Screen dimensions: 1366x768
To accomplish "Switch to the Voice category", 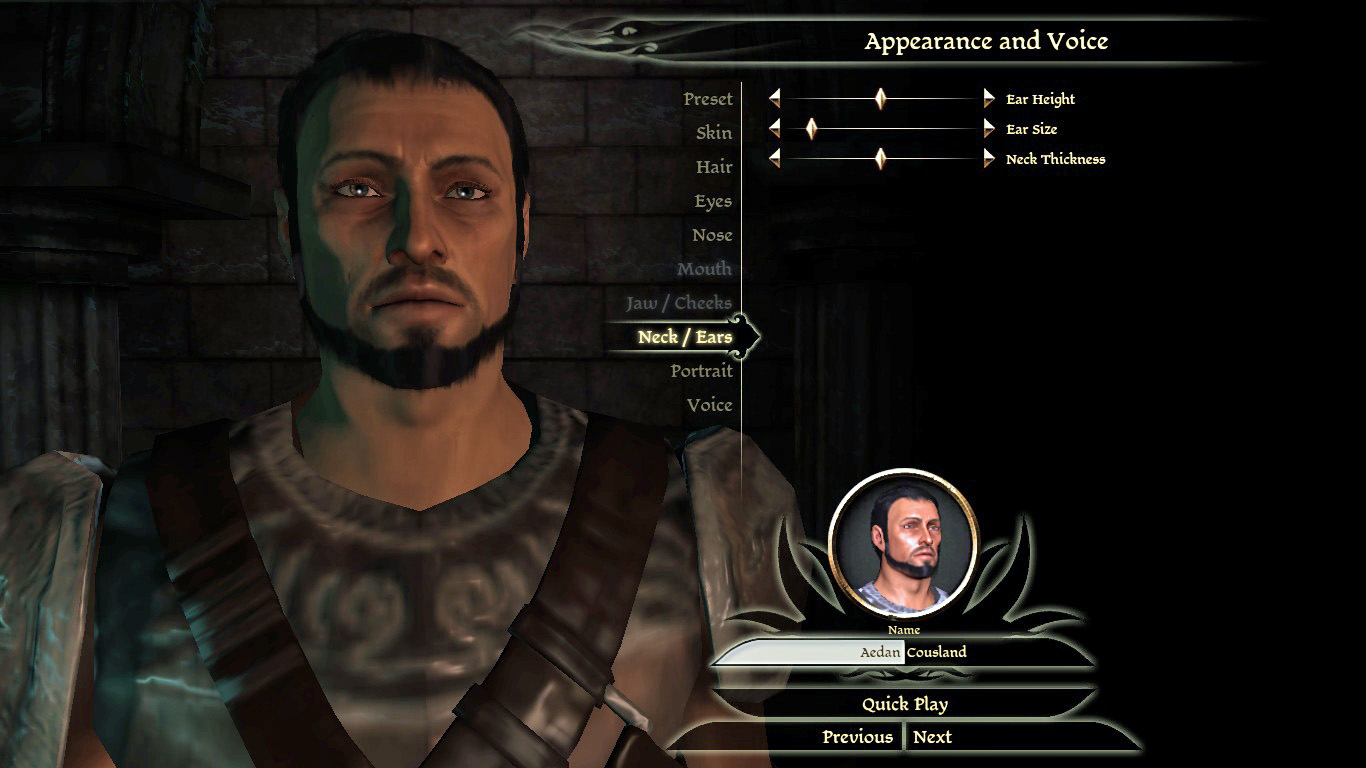I will click(709, 405).
